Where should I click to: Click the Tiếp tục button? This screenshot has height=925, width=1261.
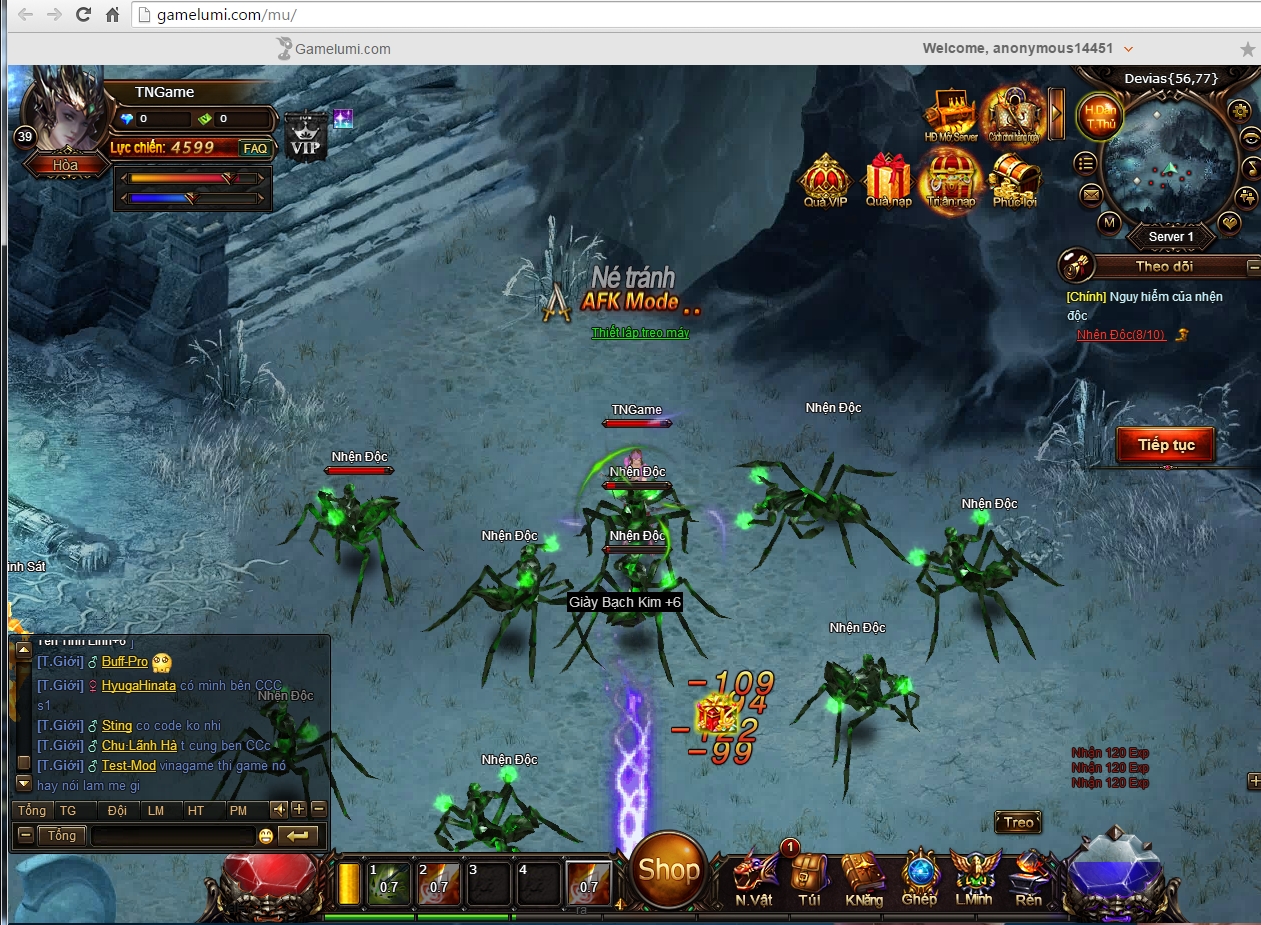(x=1166, y=445)
